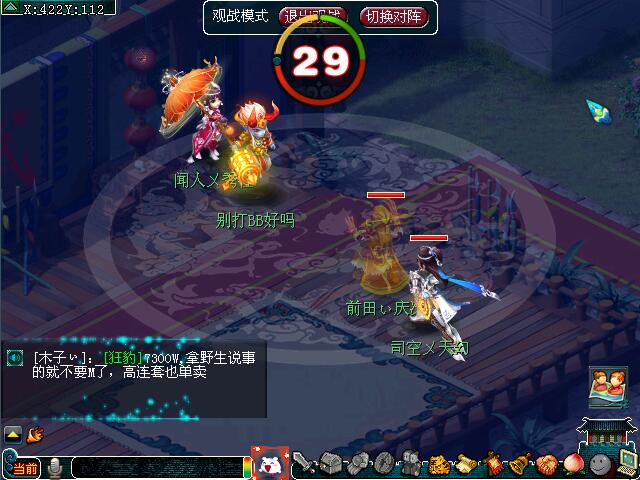640x480 pixels.
Task: Open the friends portrait icon above the toolbar
Action: 606,388
